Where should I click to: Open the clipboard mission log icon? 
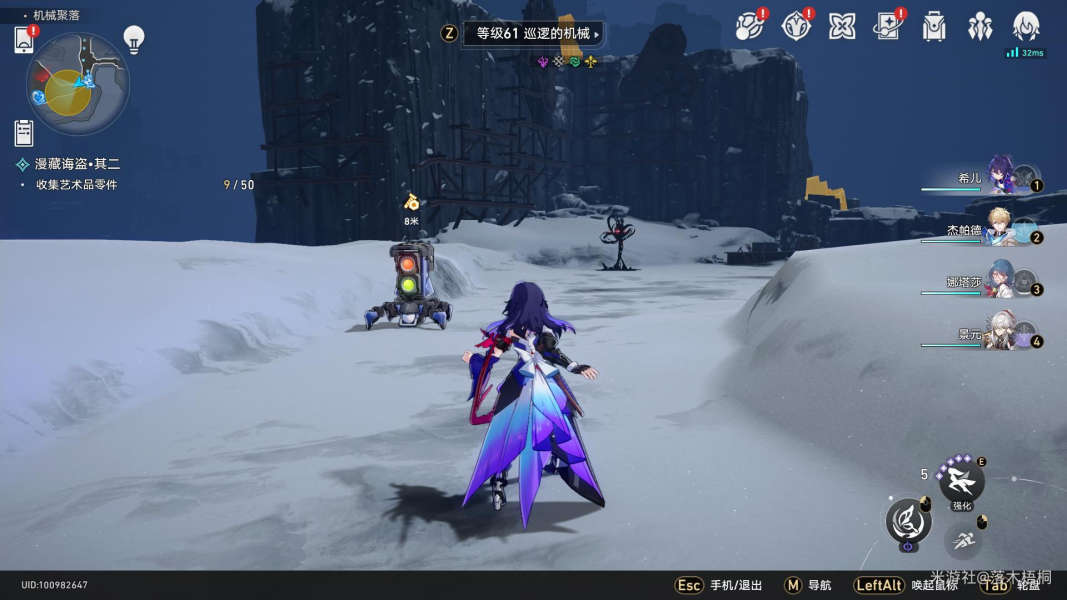pos(25,132)
